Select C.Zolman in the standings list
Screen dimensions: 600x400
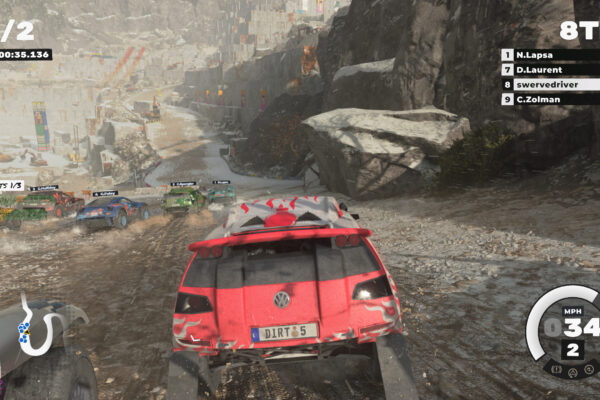coord(549,100)
